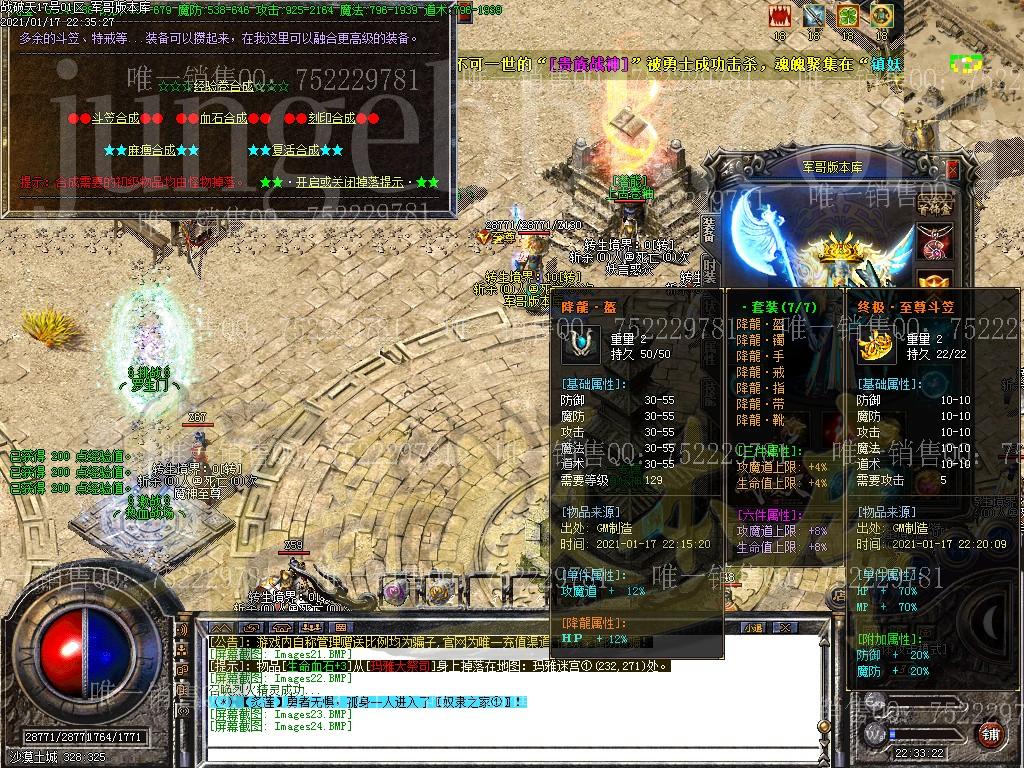The width and height of the screenshot is (1024, 768).
Task: Click the 小退 logout button above chat
Action: click(752, 627)
